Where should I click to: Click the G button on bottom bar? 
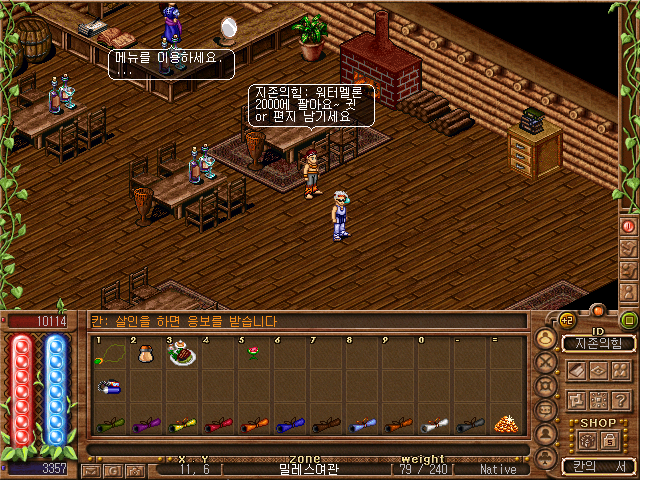coord(114,469)
